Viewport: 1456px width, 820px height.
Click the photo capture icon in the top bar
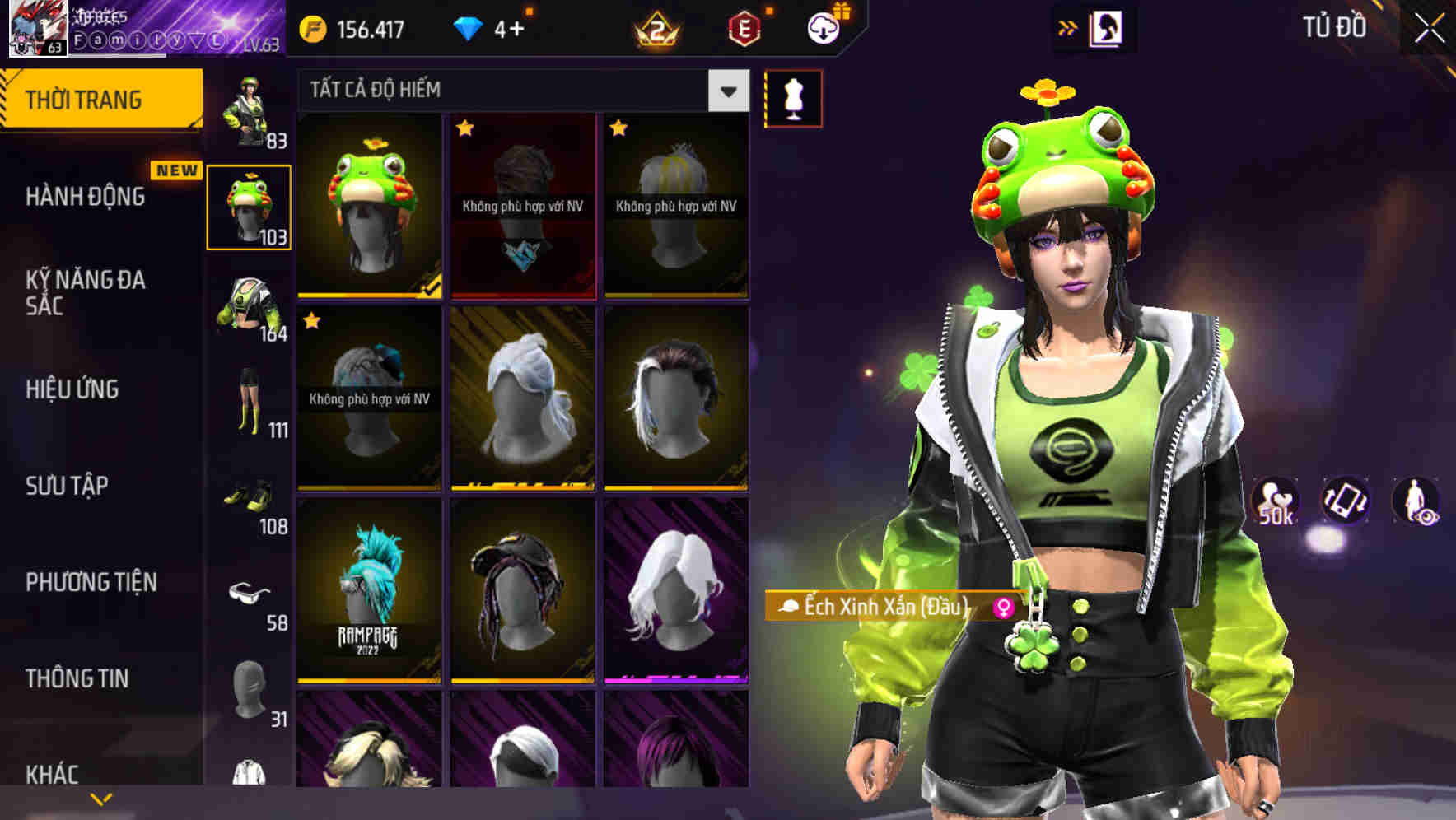[x=1108, y=27]
